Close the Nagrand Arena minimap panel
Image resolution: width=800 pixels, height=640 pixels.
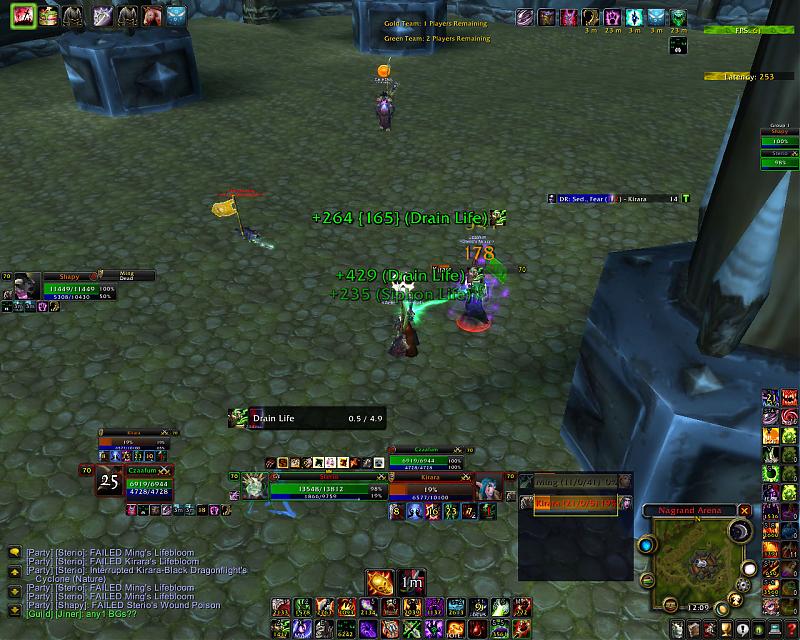click(x=744, y=510)
